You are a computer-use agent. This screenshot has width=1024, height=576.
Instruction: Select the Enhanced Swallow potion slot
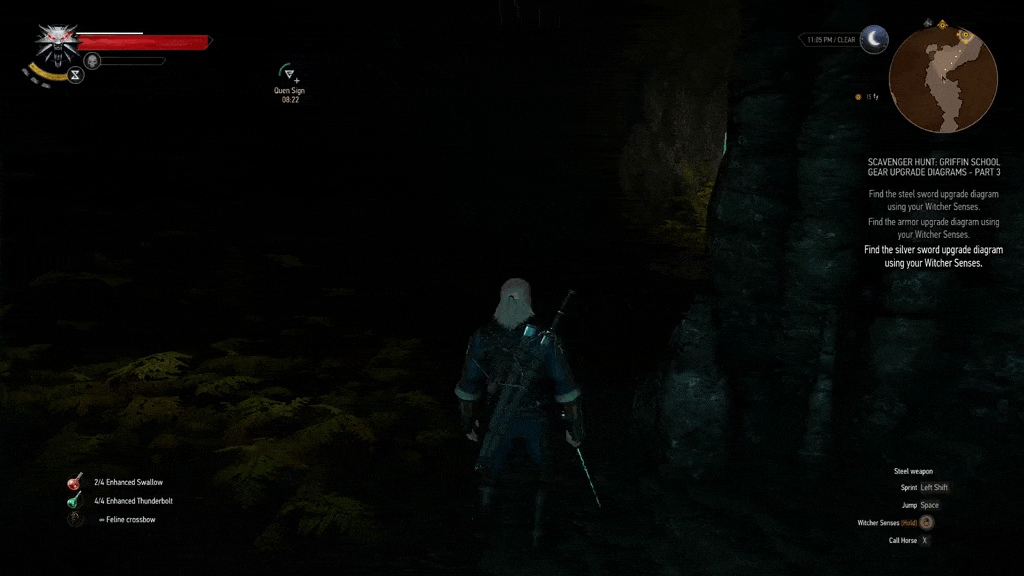click(x=75, y=482)
